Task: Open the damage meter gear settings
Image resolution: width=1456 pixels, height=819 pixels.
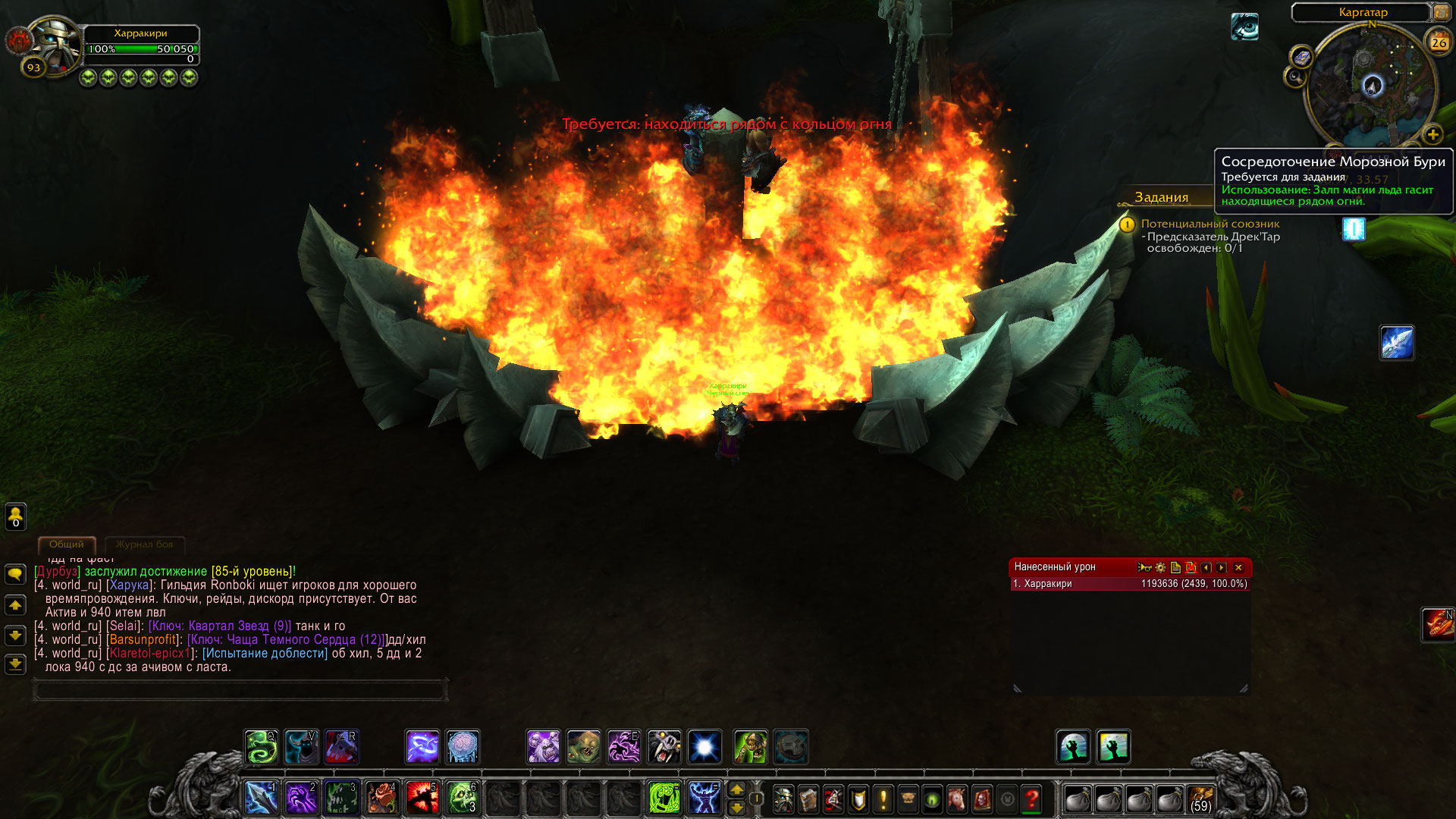Action: tap(1160, 567)
